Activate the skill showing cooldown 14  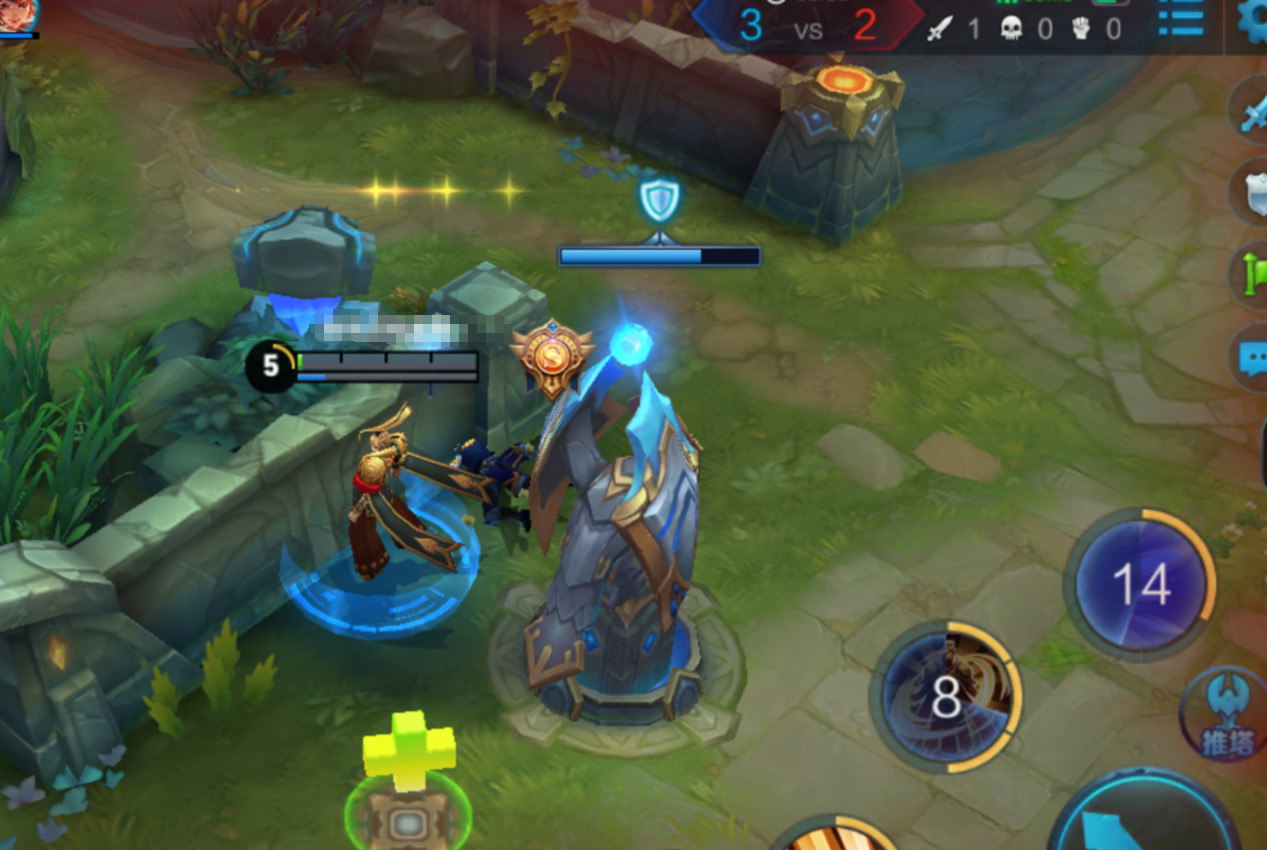pos(1140,583)
